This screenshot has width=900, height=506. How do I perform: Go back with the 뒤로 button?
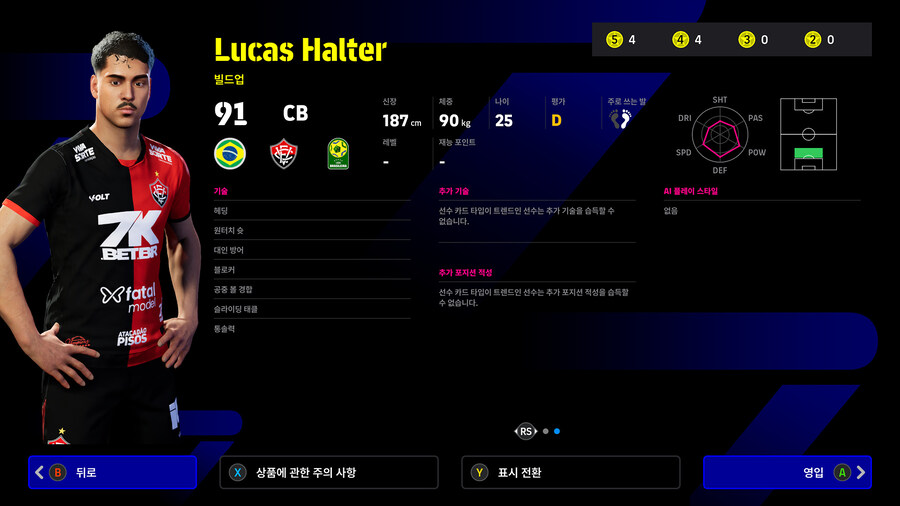click(x=112, y=472)
